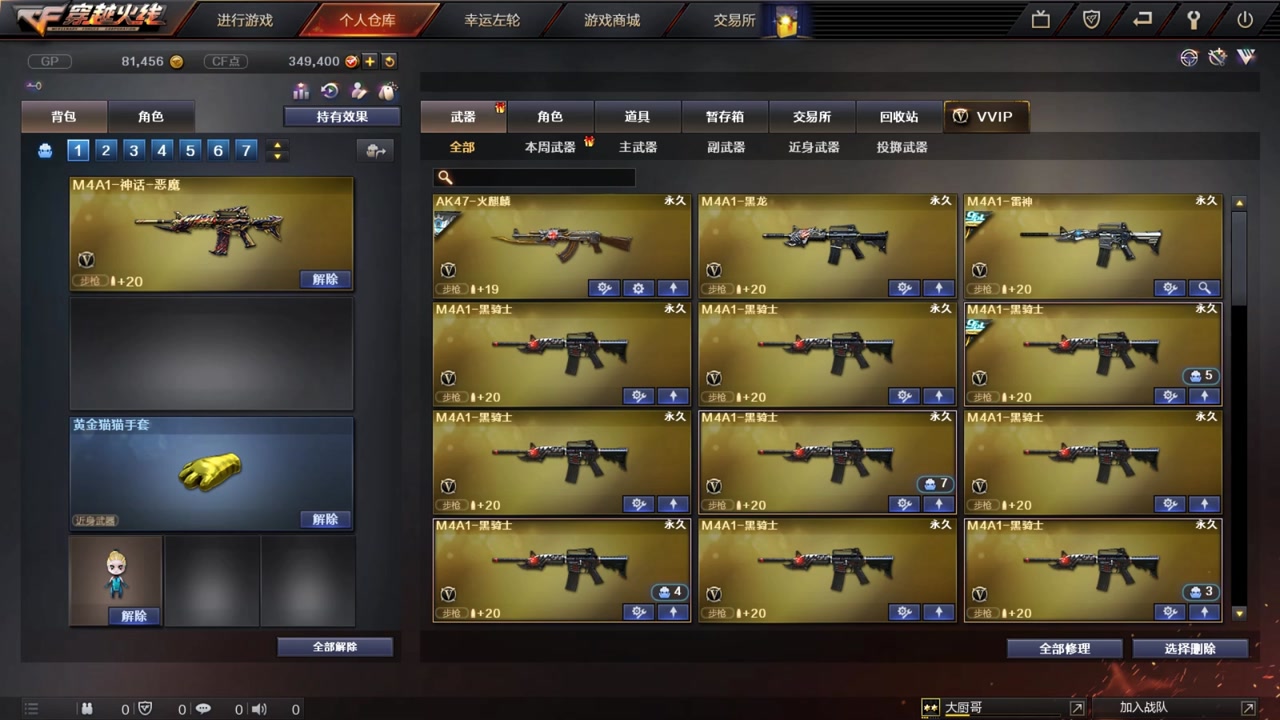The image size is (1280, 720).
Task: Open the 回收站 tab
Action: pos(897,116)
